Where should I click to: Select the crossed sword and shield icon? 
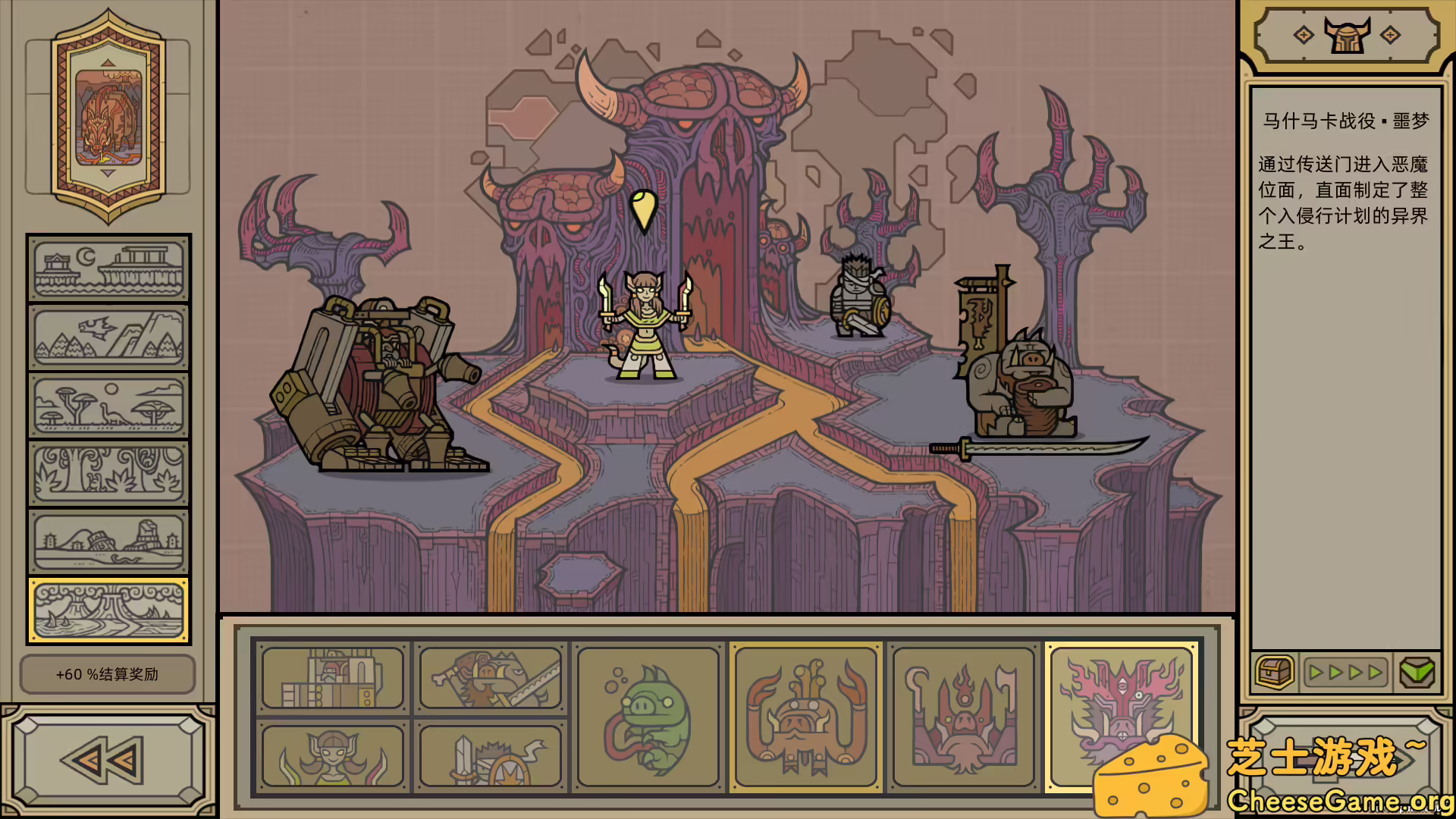click(x=489, y=756)
